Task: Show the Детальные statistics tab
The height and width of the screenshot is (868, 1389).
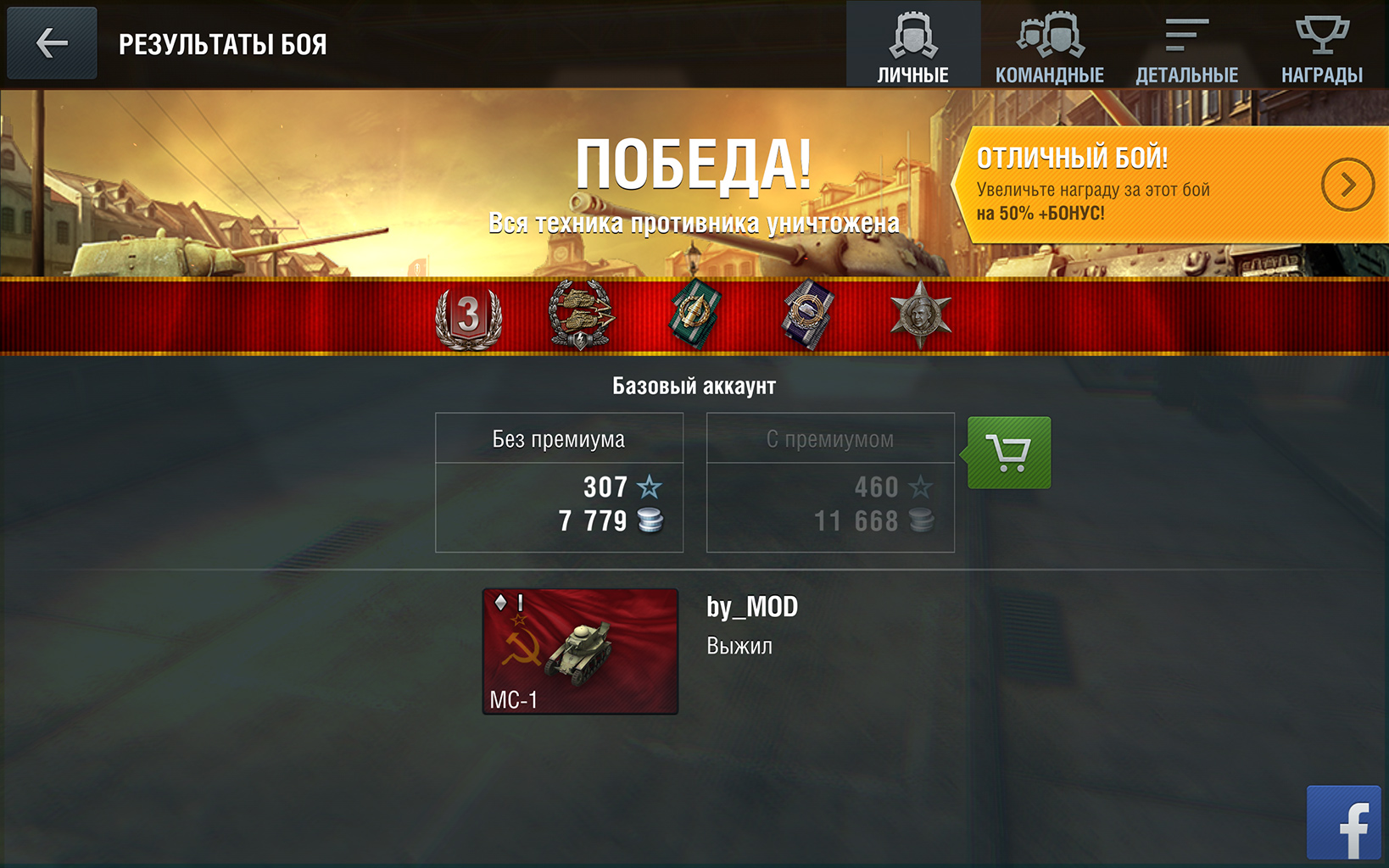Action: [1186, 45]
